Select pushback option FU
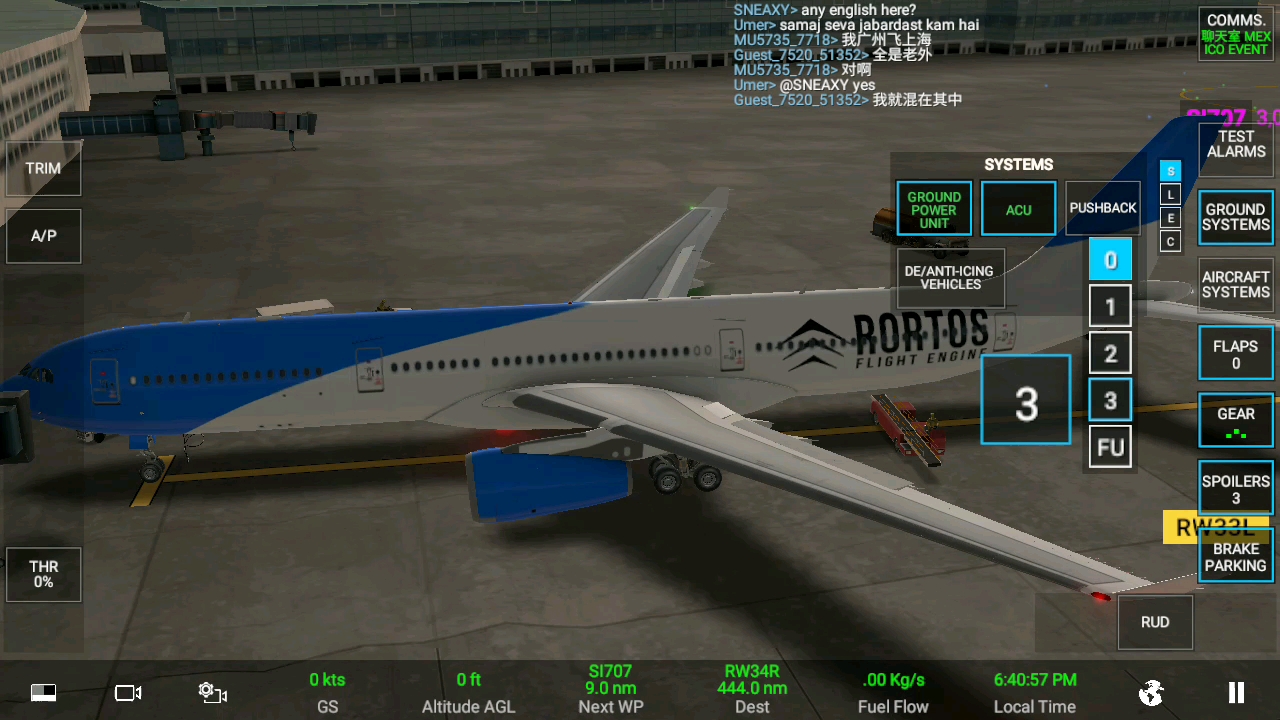 [x=1110, y=447]
